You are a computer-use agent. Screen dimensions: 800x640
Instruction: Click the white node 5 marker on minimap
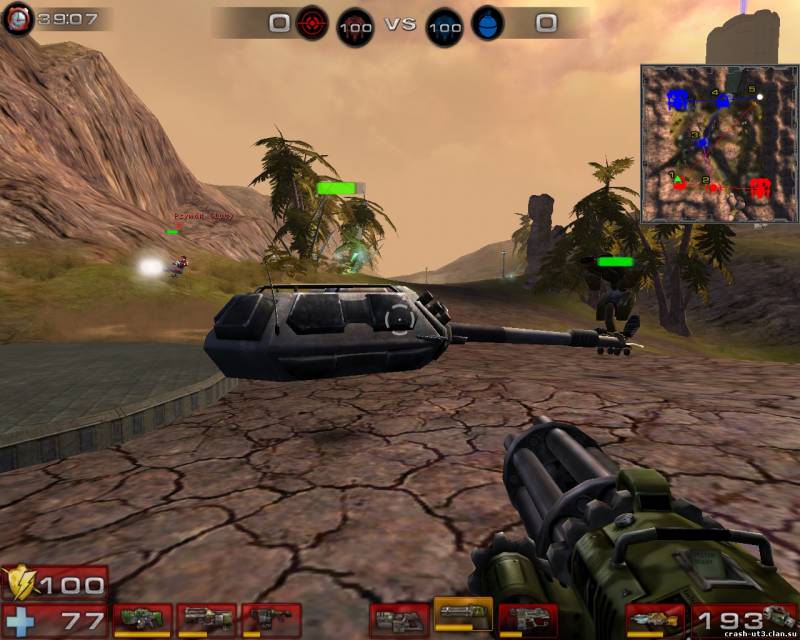pyautogui.click(x=760, y=97)
